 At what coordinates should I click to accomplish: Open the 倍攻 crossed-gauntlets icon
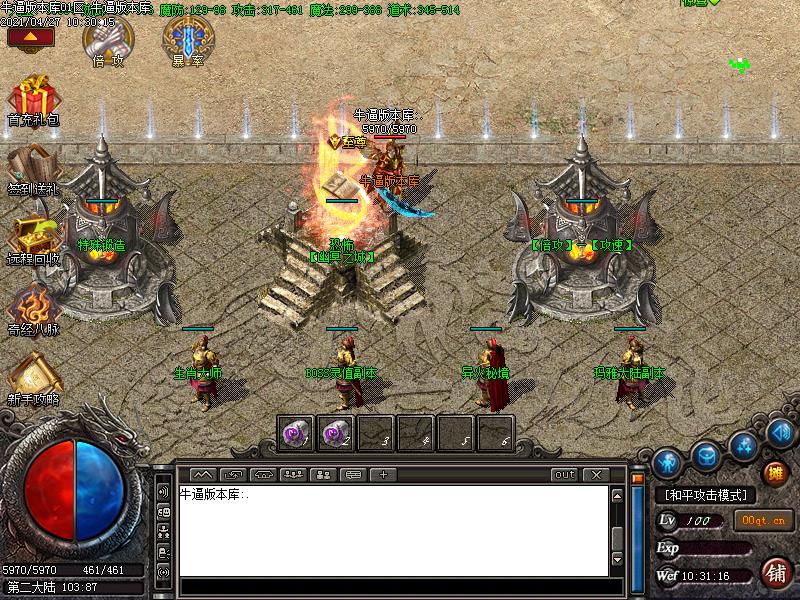pos(104,40)
